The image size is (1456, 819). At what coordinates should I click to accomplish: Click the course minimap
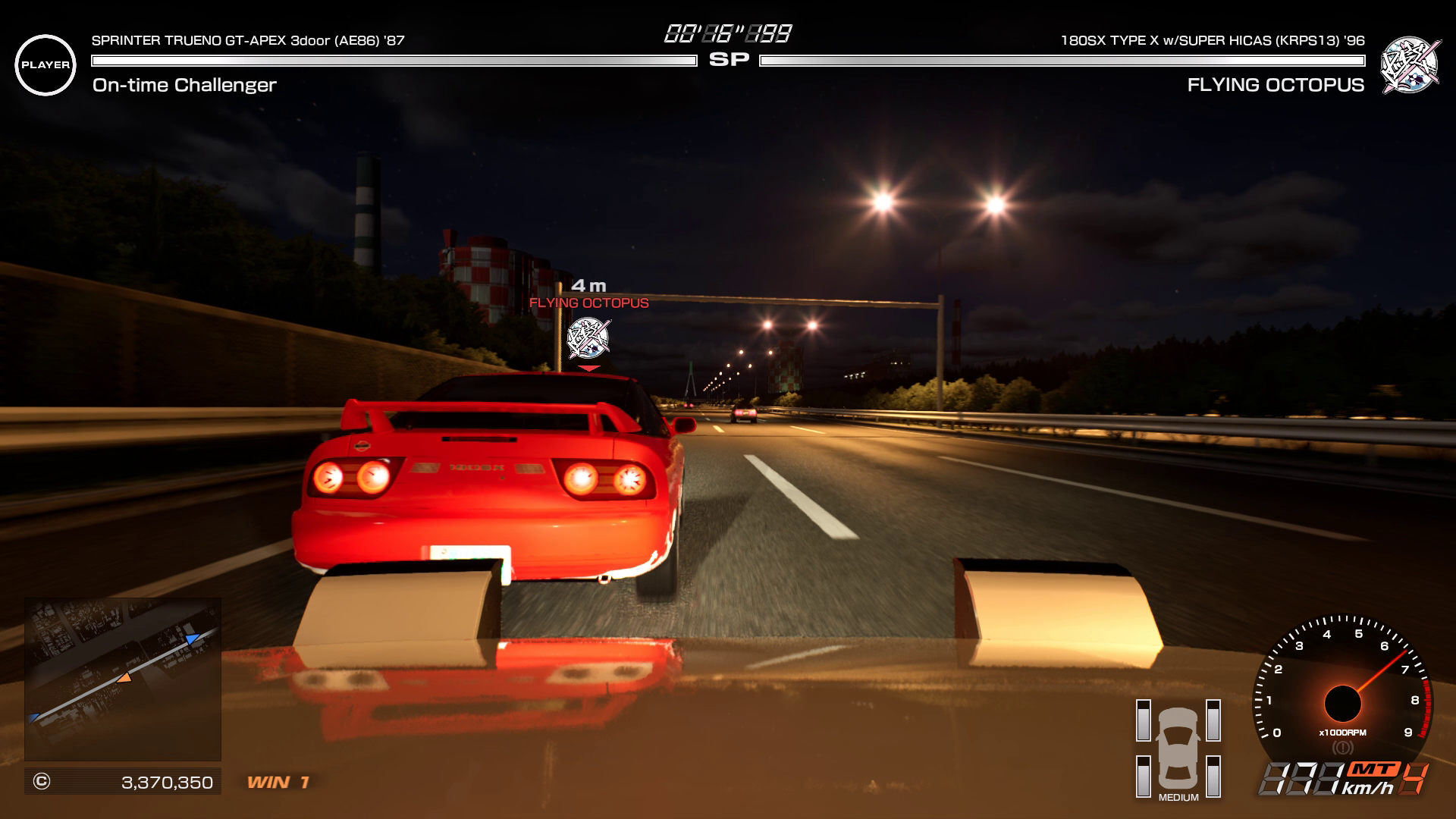click(x=123, y=679)
